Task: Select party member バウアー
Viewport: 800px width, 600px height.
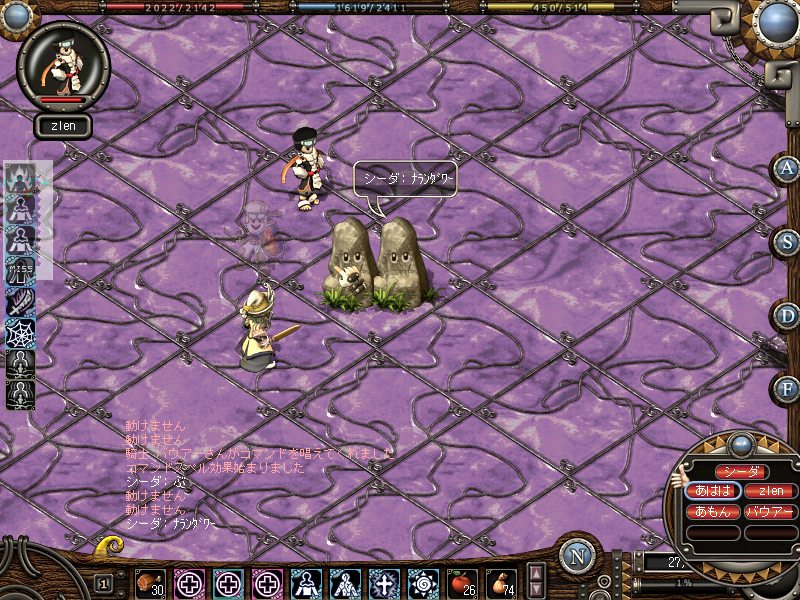Action: [769, 511]
